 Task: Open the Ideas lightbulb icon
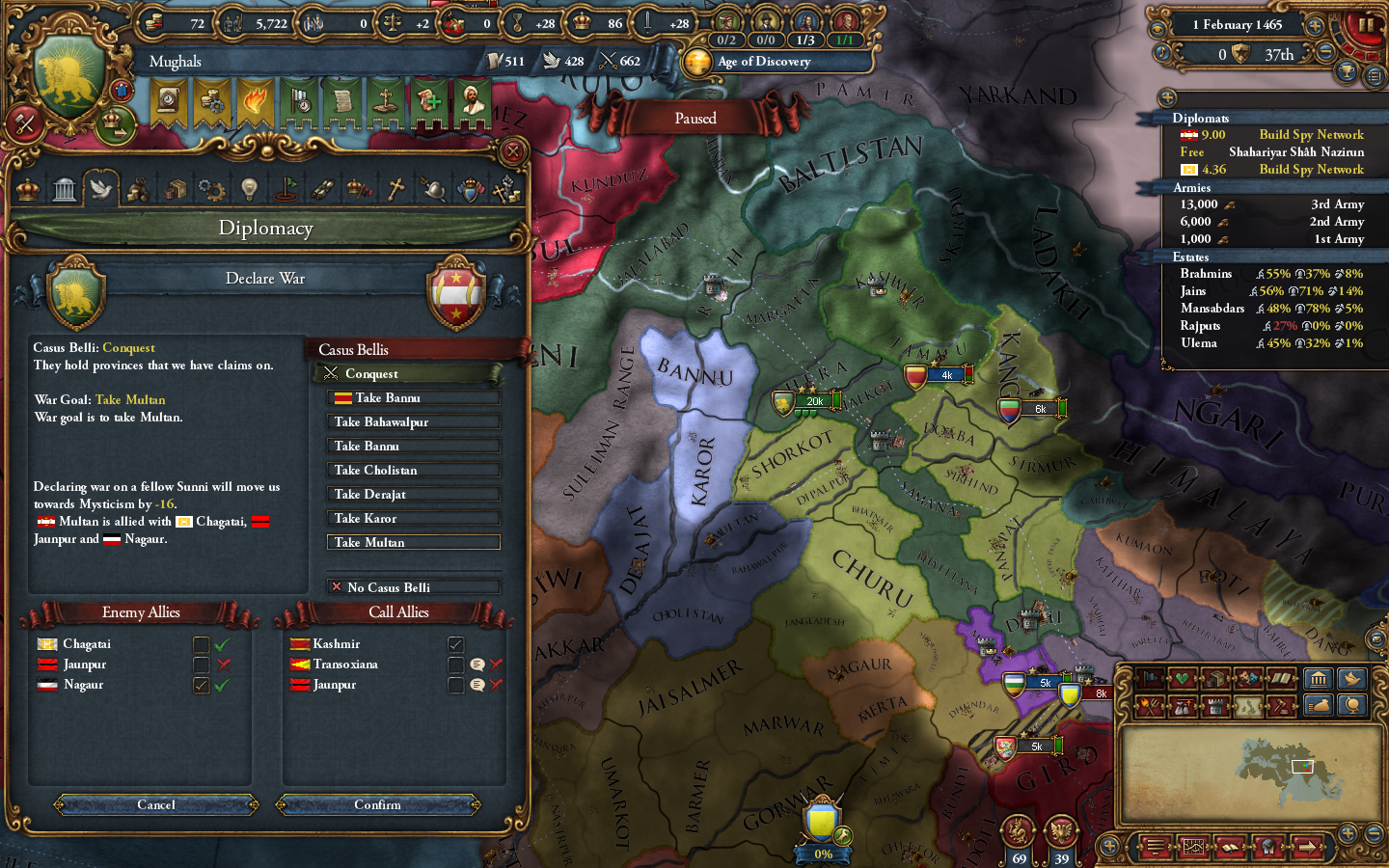coord(249,189)
